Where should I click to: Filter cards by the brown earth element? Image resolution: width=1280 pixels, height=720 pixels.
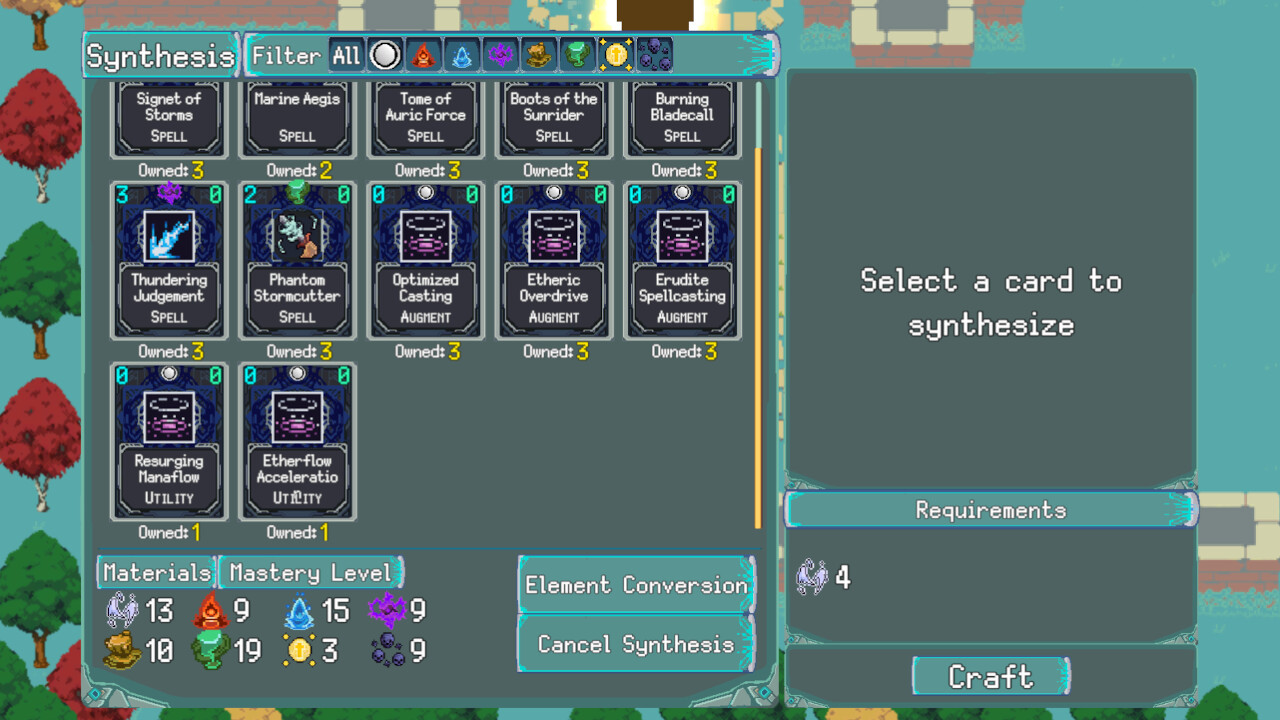[x=538, y=56]
